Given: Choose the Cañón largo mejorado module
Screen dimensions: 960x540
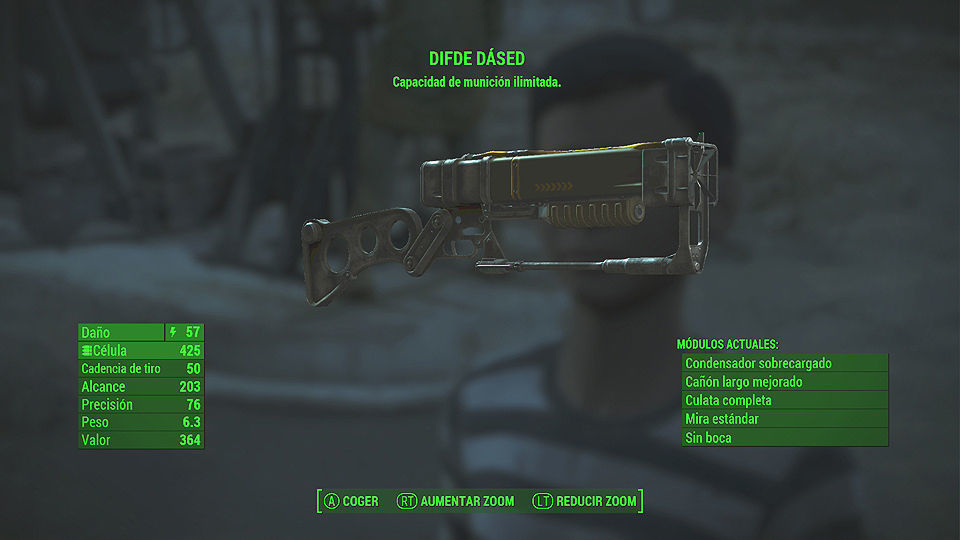Looking at the screenshot, I should click(x=784, y=382).
